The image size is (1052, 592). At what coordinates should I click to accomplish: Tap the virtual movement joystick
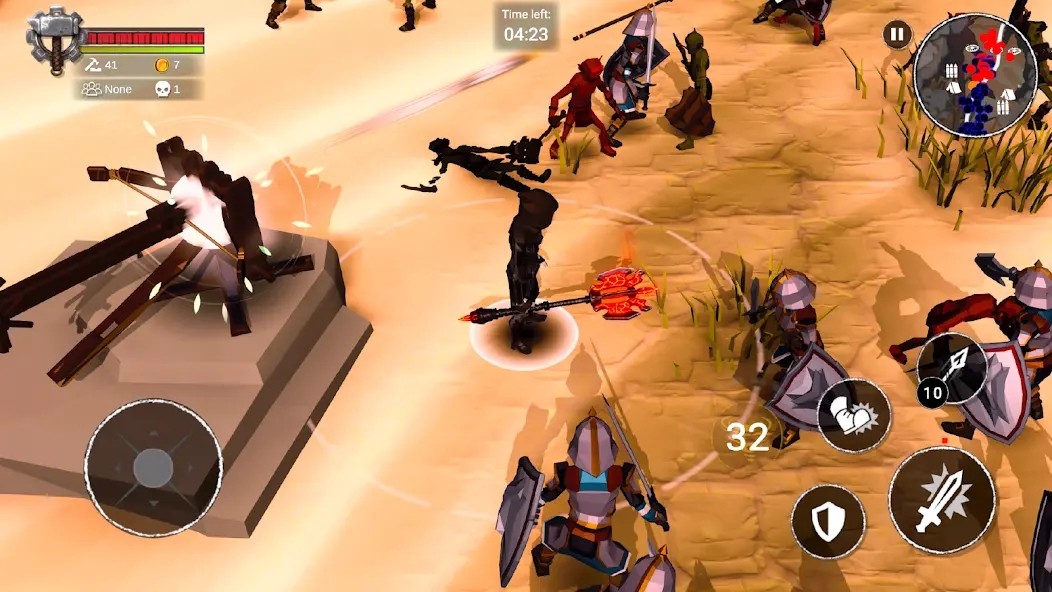point(153,467)
